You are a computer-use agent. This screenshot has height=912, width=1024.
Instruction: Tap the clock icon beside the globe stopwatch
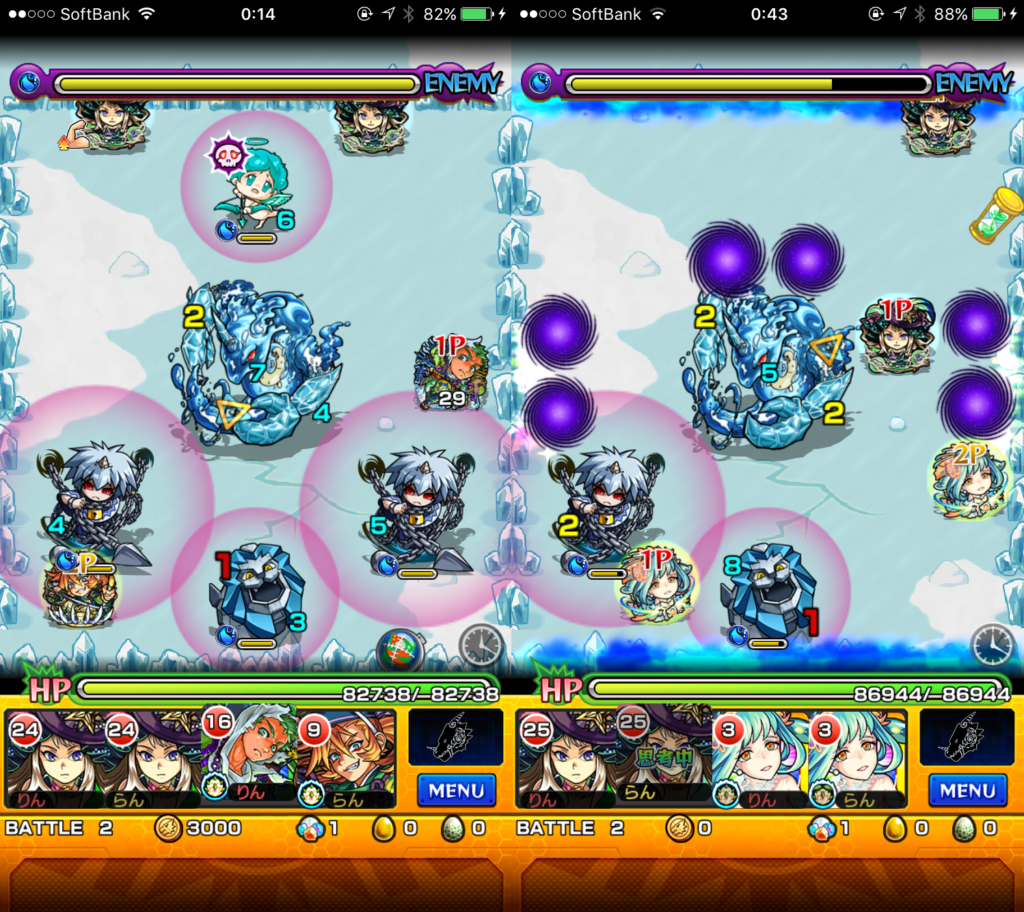point(482,645)
